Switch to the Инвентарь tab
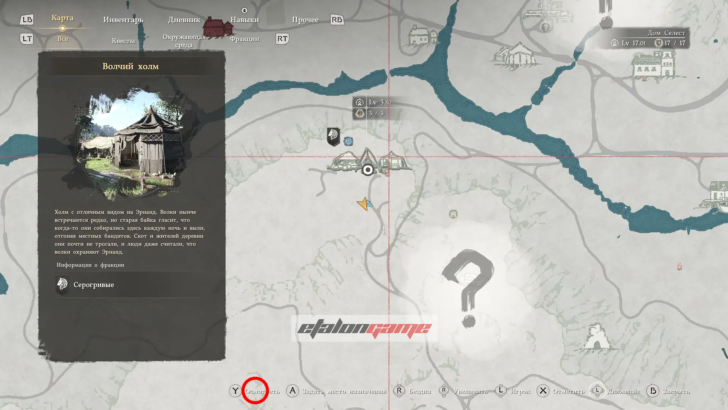Viewport: 728px width, 410px height. click(122, 18)
